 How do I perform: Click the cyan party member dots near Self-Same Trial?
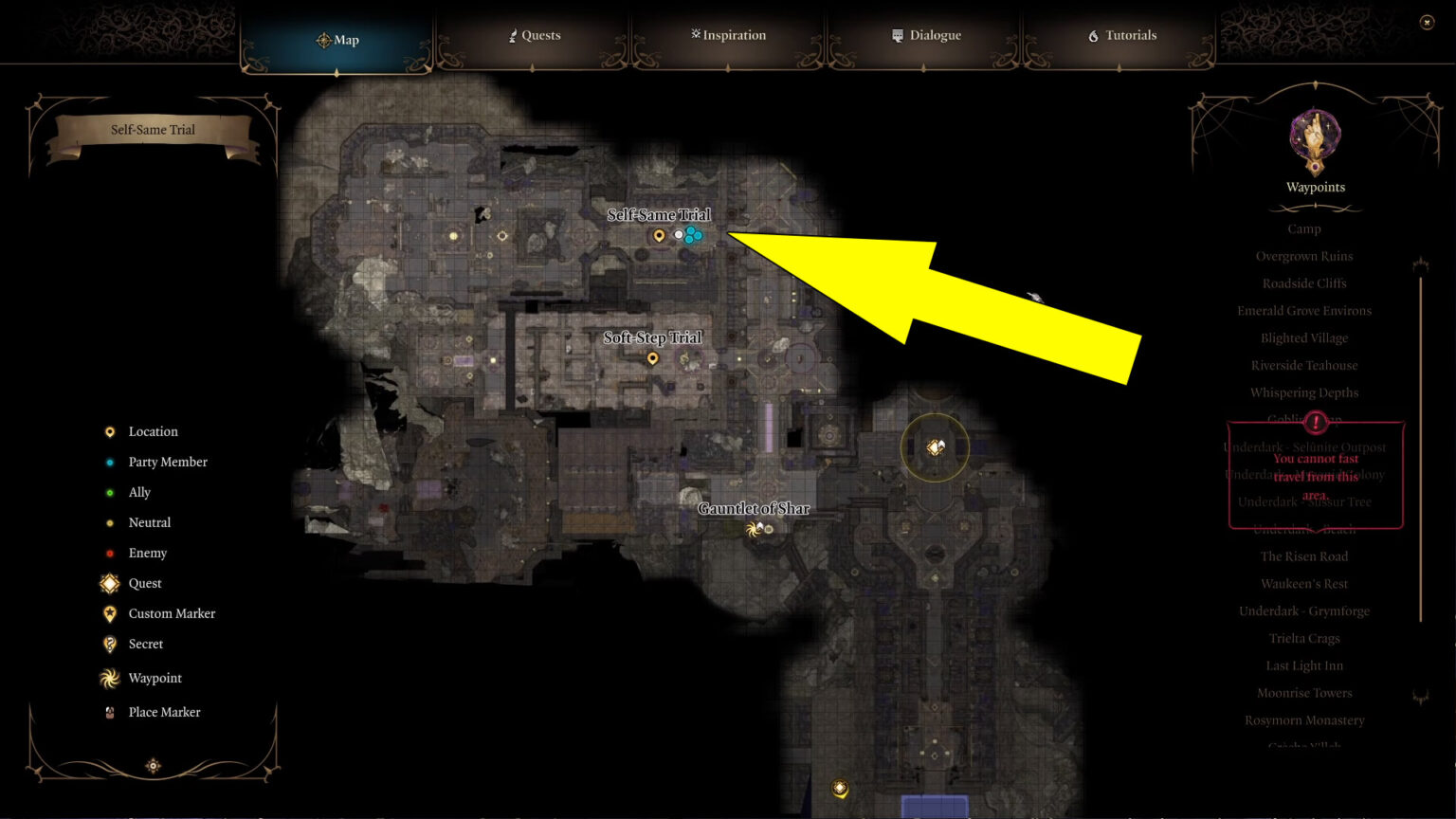tap(692, 236)
